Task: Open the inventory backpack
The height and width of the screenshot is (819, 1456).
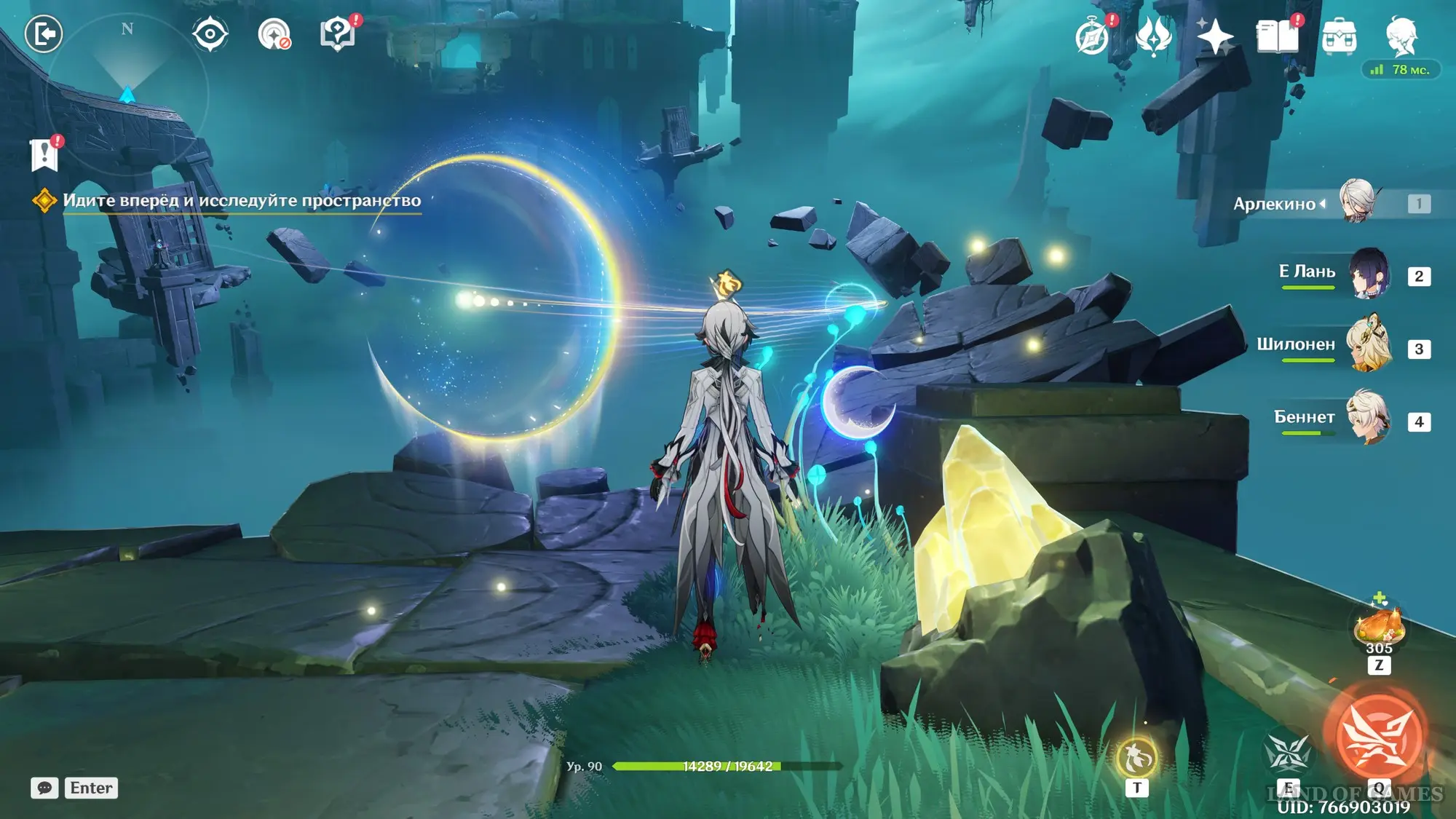Action: tap(1339, 36)
